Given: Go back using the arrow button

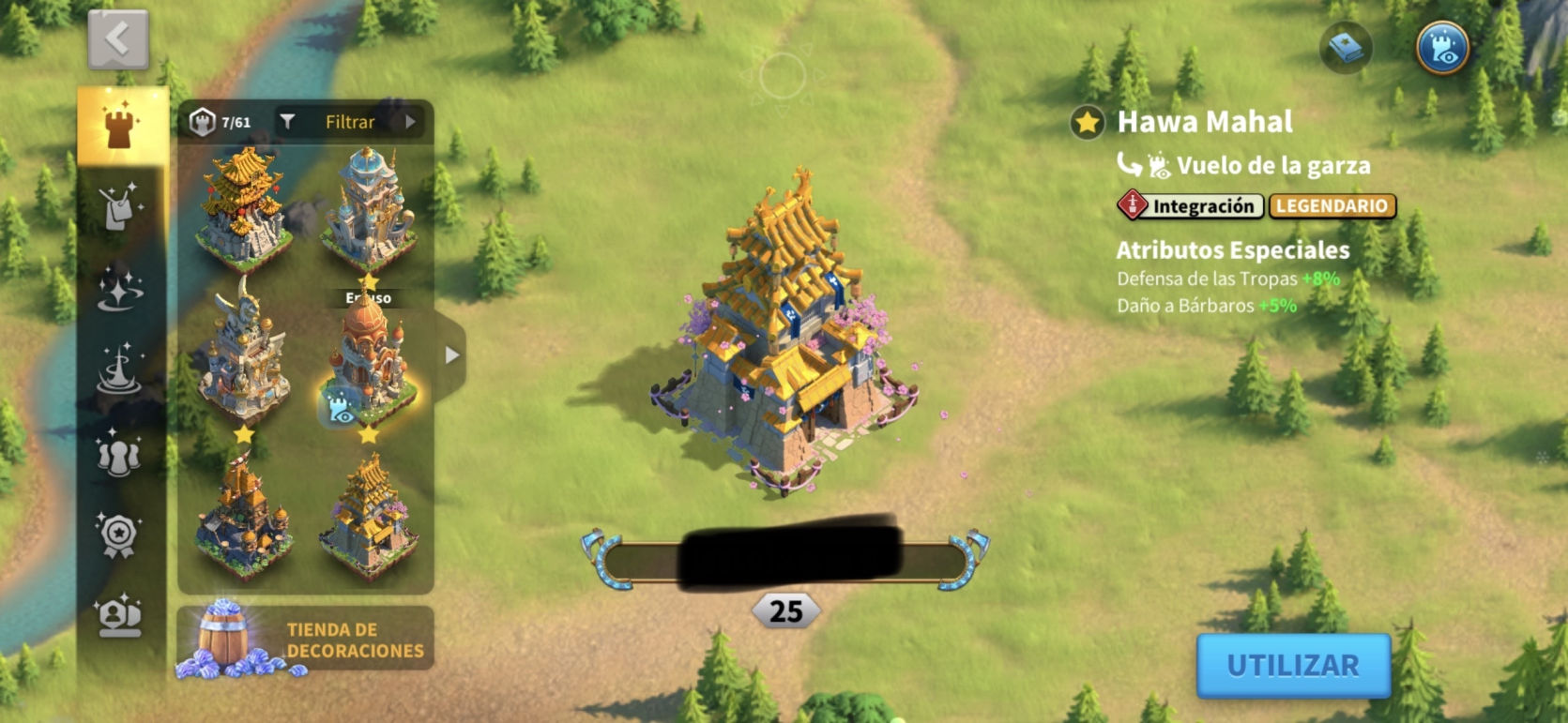Looking at the screenshot, I should [x=118, y=39].
